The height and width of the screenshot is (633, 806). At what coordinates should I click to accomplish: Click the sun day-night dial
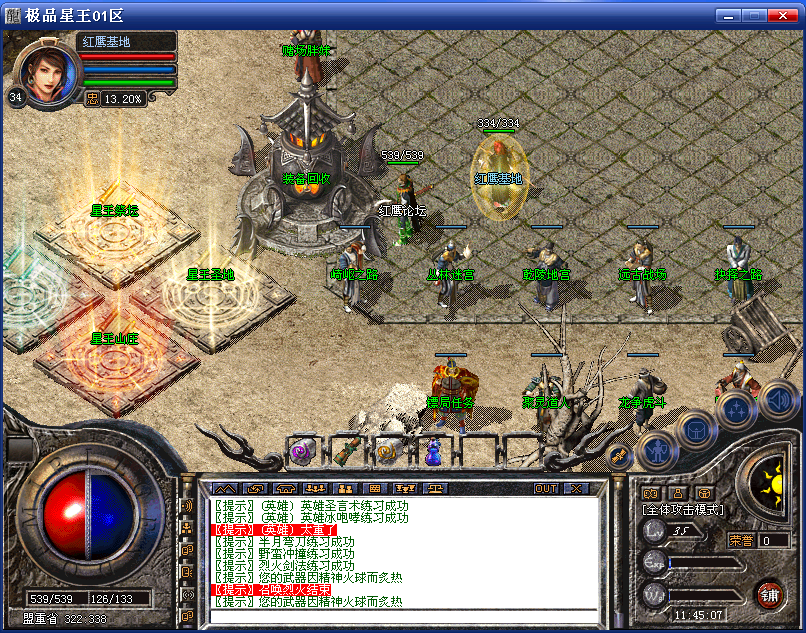771,484
